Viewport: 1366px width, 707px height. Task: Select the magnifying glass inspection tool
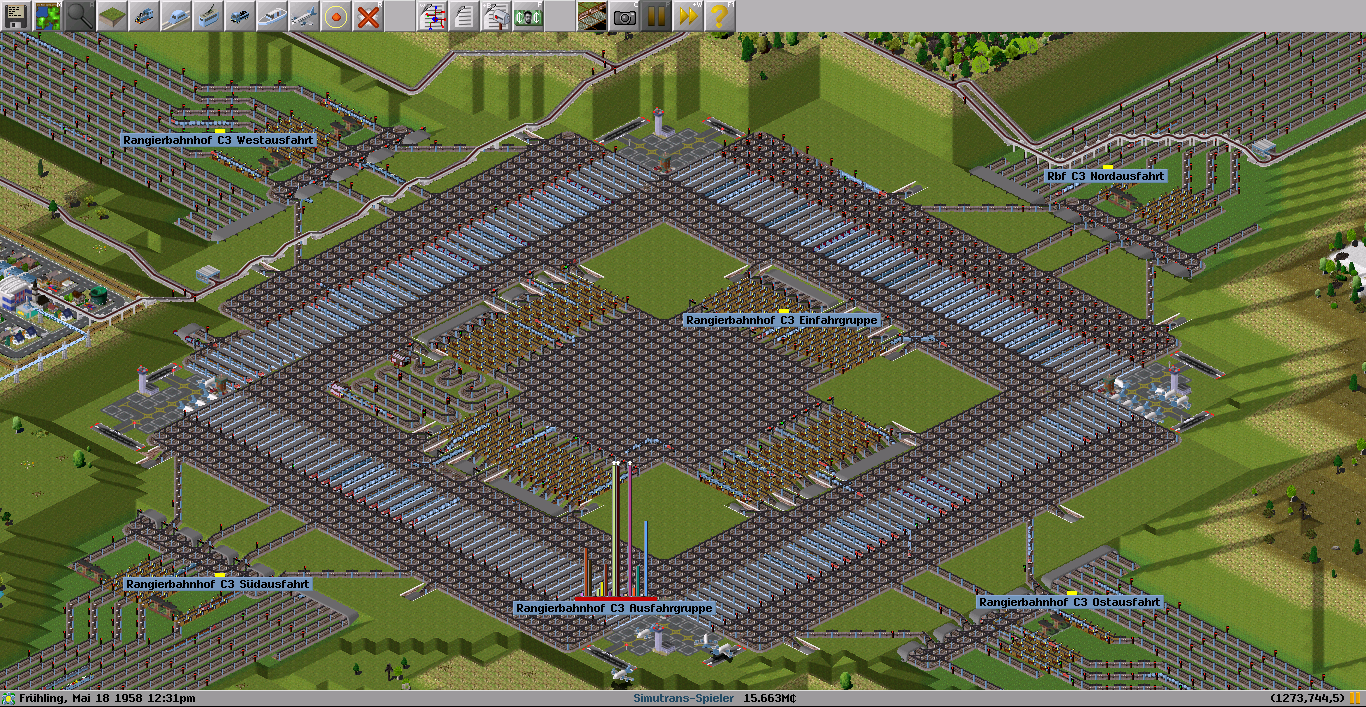[x=80, y=16]
